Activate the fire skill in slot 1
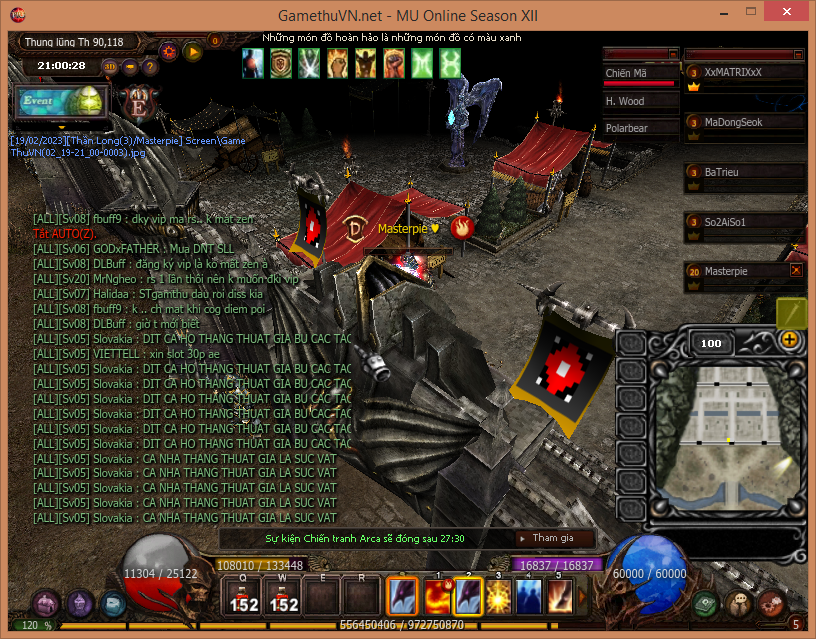The image size is (816, 639). pos(437,597)
